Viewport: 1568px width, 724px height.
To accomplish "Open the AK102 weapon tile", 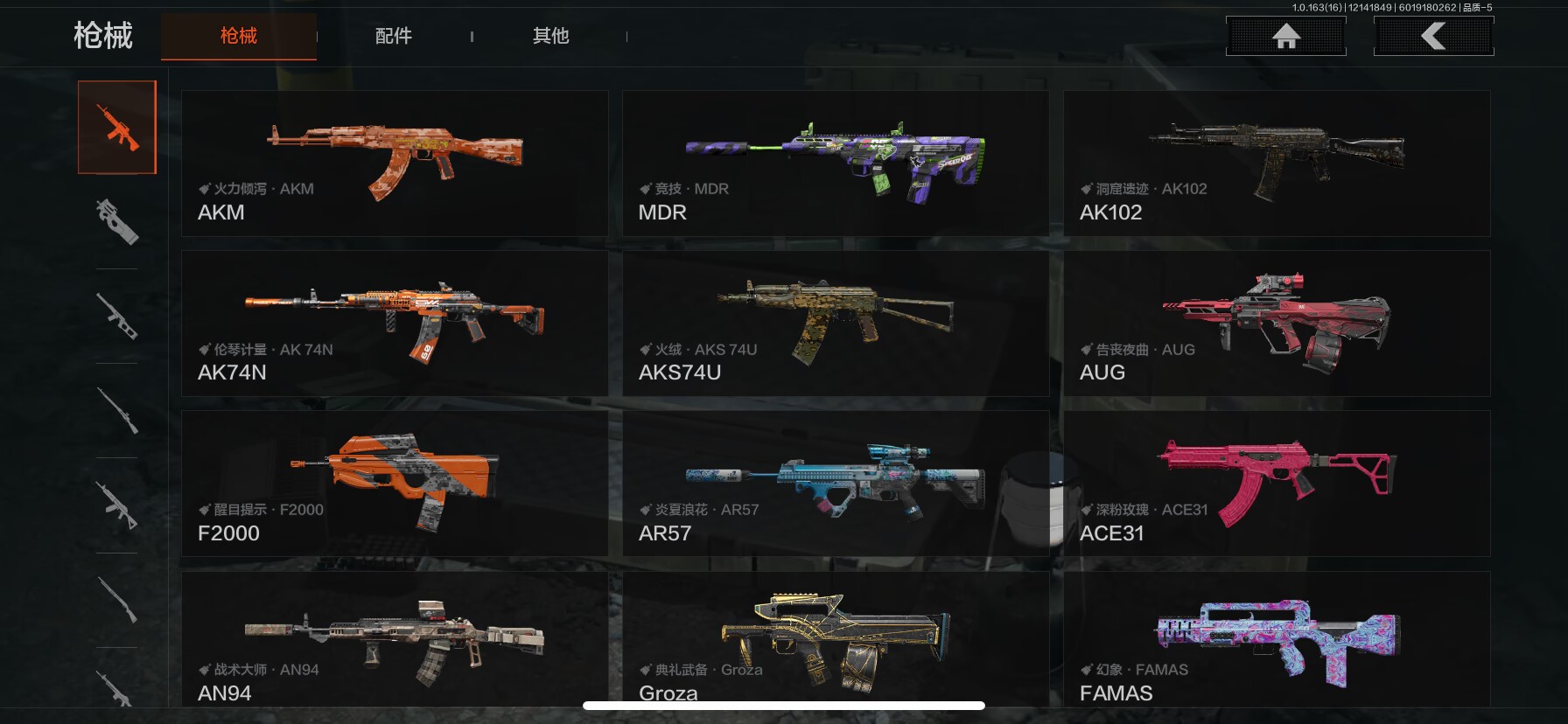I will click(x=1277, y=164).
